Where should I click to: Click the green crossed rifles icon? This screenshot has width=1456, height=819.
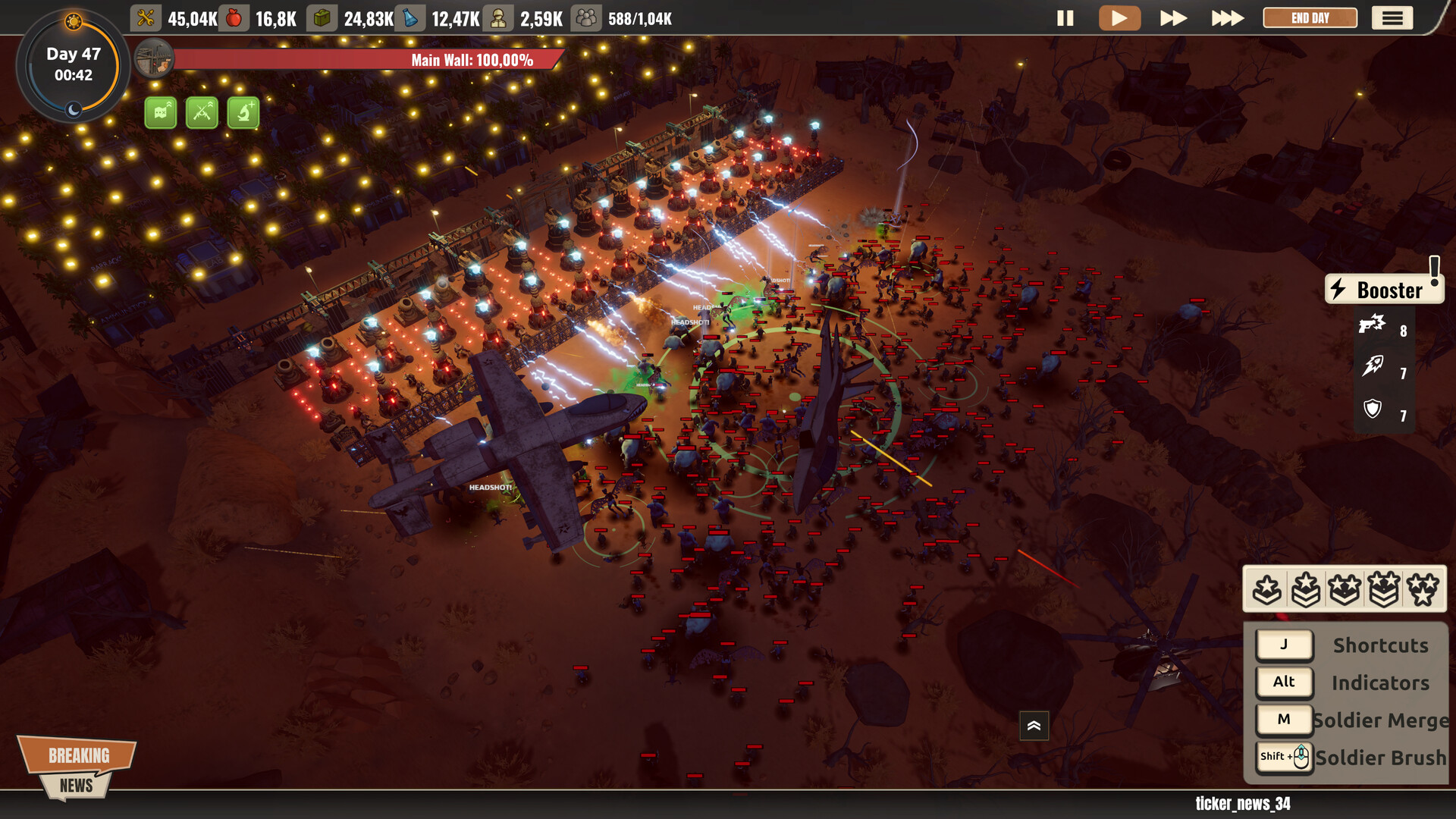(x=202, y=113)
